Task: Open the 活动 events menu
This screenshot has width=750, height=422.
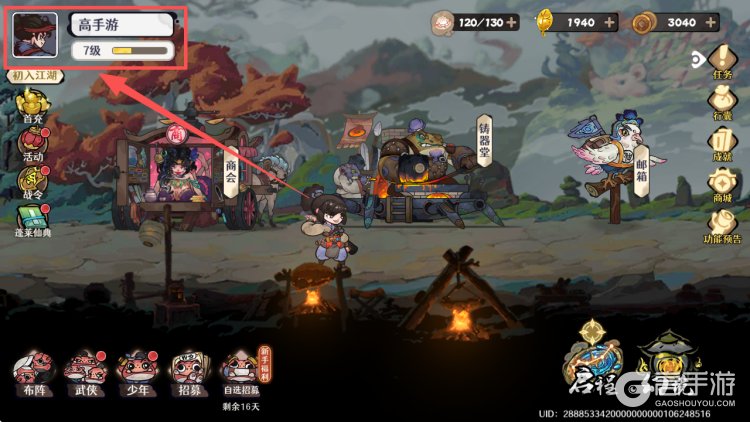Action: (33, 144)
